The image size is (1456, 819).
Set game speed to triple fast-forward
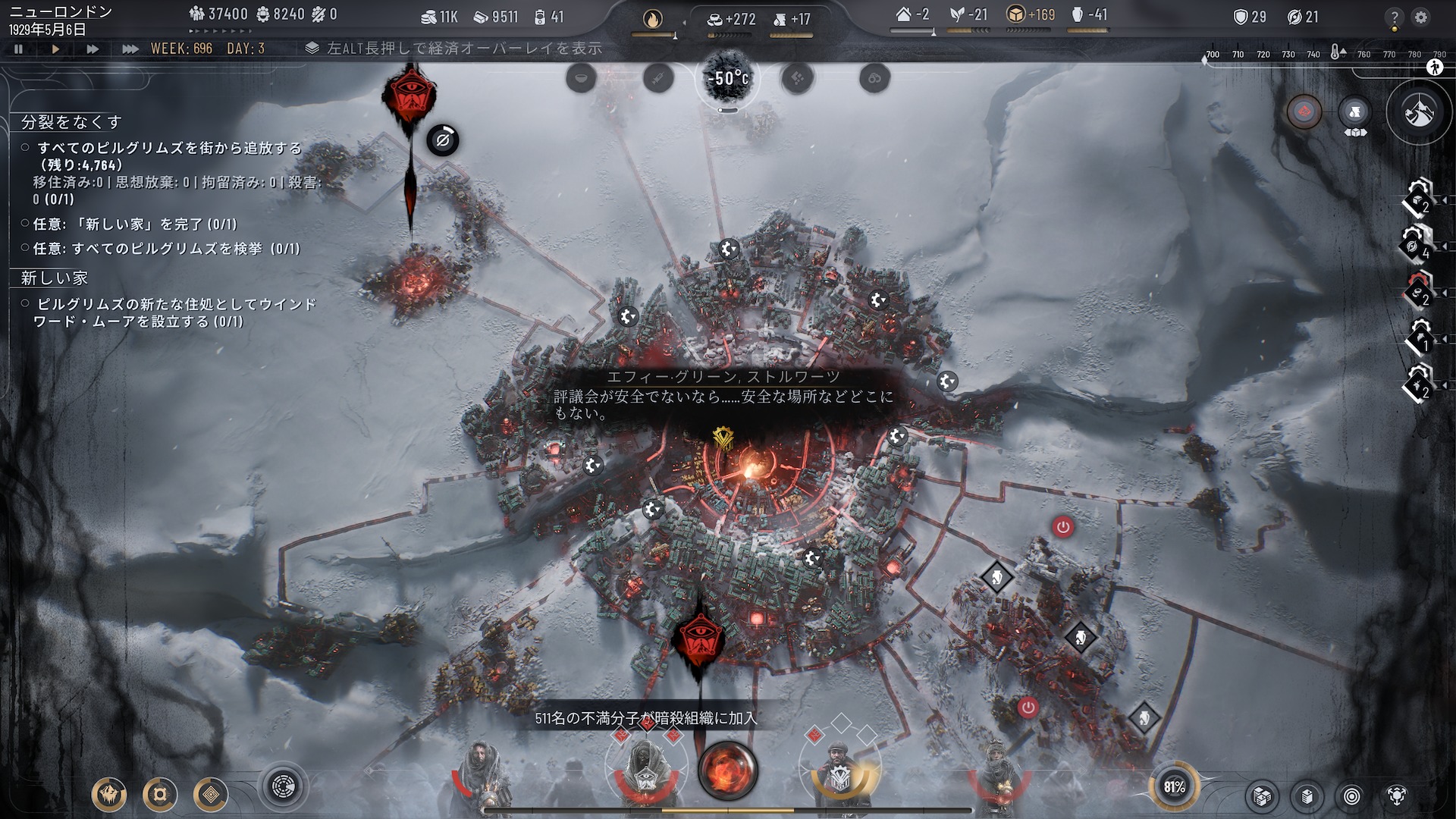click(x=130, y=49)
